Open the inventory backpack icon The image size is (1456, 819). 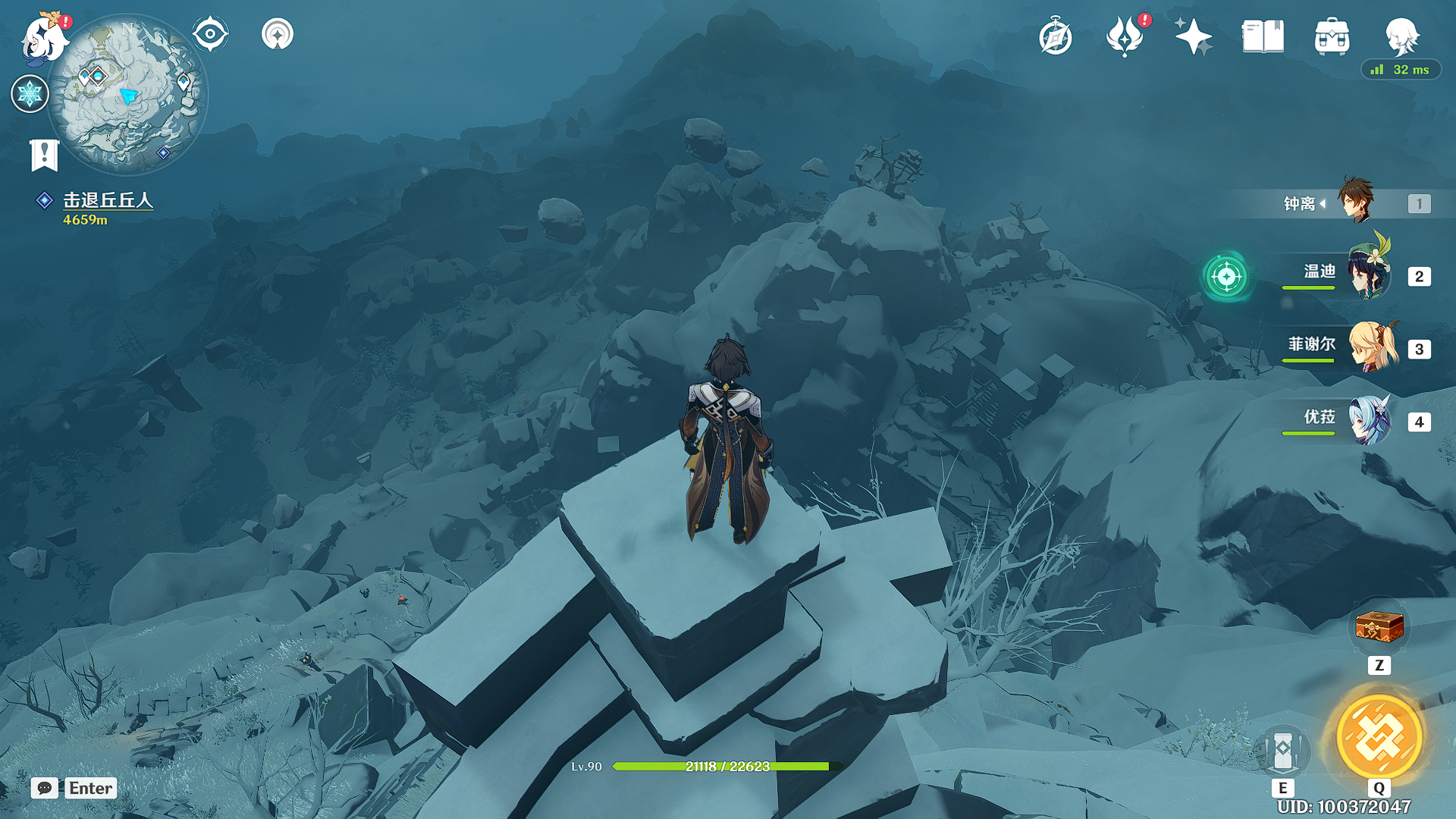coord(1332,36)
